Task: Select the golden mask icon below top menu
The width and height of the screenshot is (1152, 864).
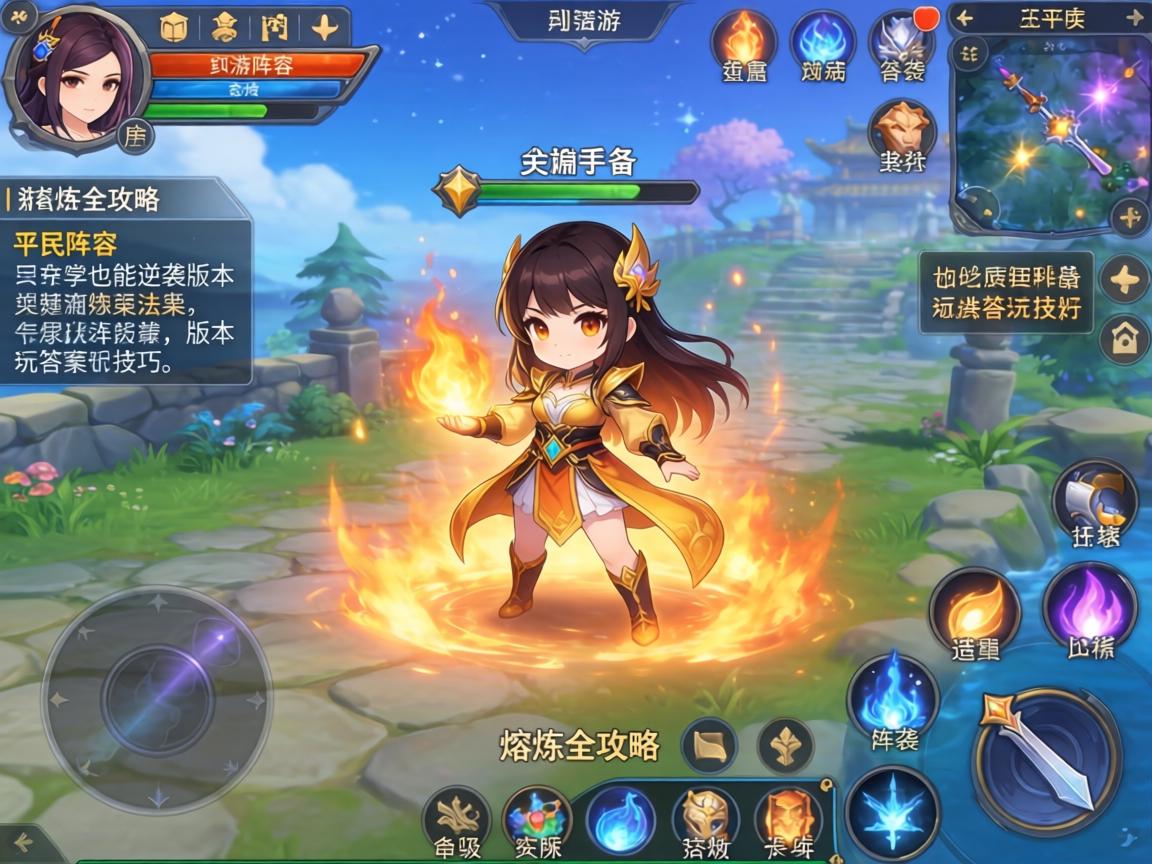Action: coord(901,128)
